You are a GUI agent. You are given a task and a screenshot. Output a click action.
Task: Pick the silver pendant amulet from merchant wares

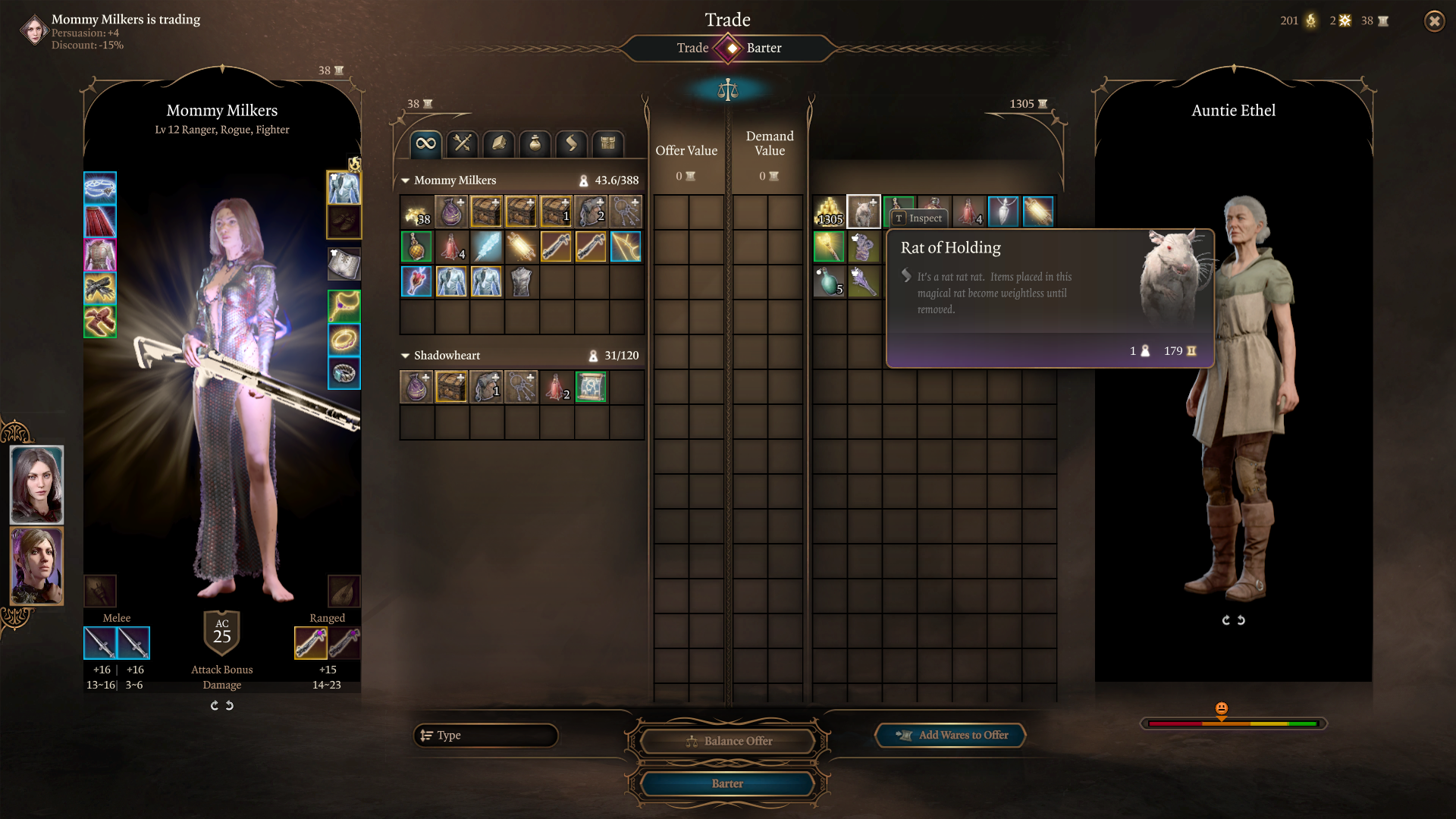[1003, 212]
